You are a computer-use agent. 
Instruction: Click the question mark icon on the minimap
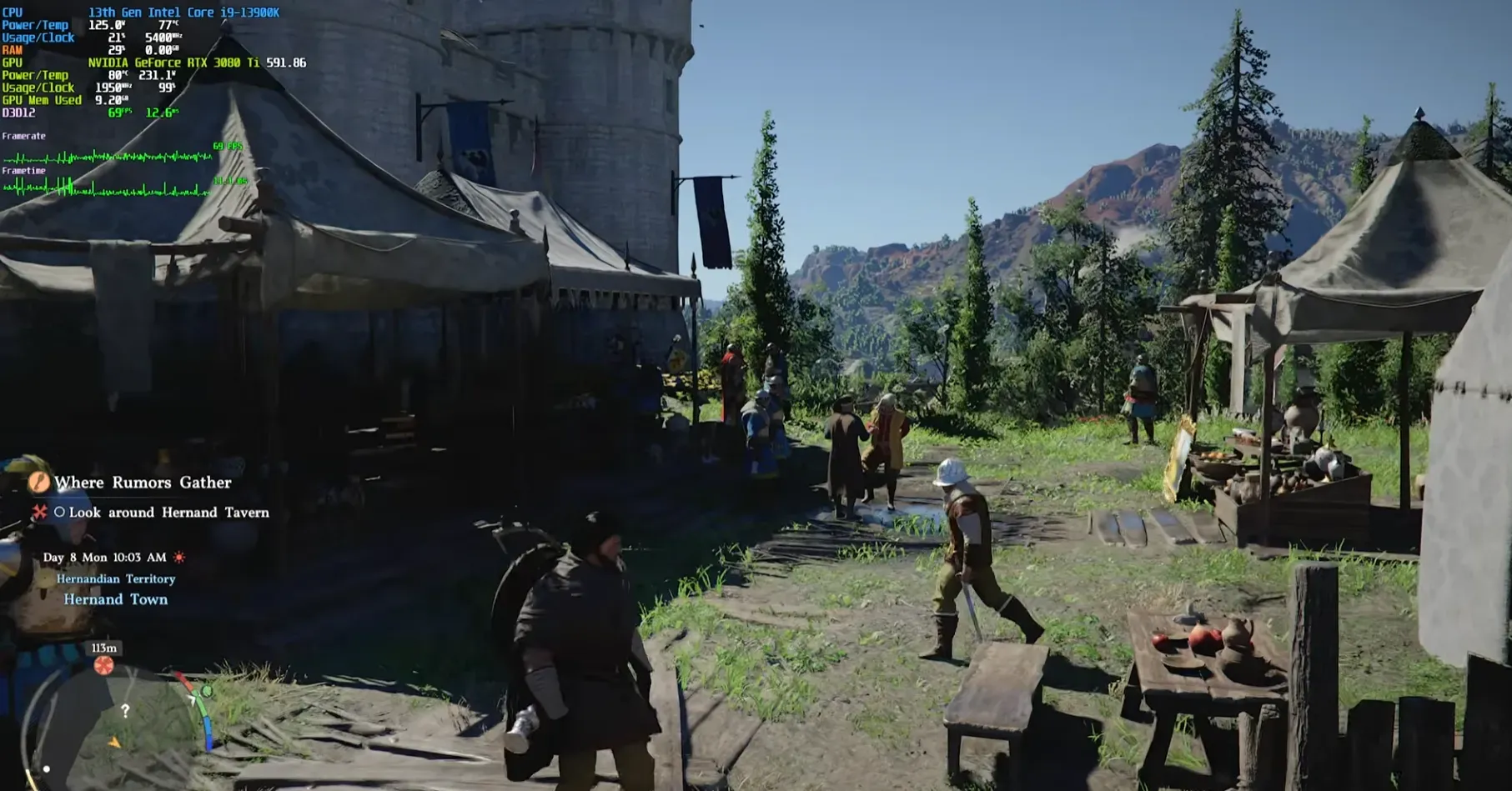126,708
